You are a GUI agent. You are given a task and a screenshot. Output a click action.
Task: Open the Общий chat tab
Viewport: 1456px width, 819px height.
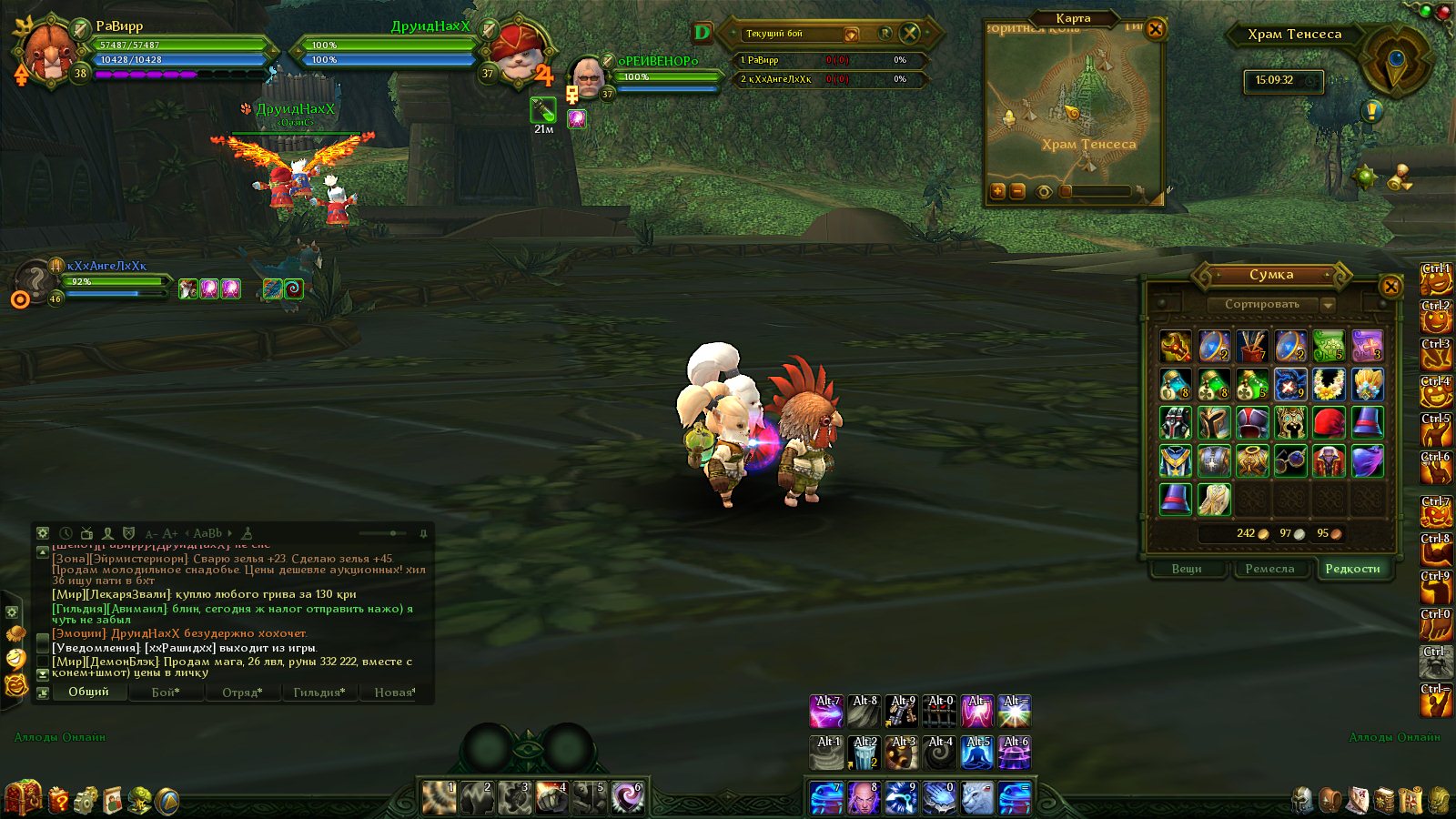(88, 692)
